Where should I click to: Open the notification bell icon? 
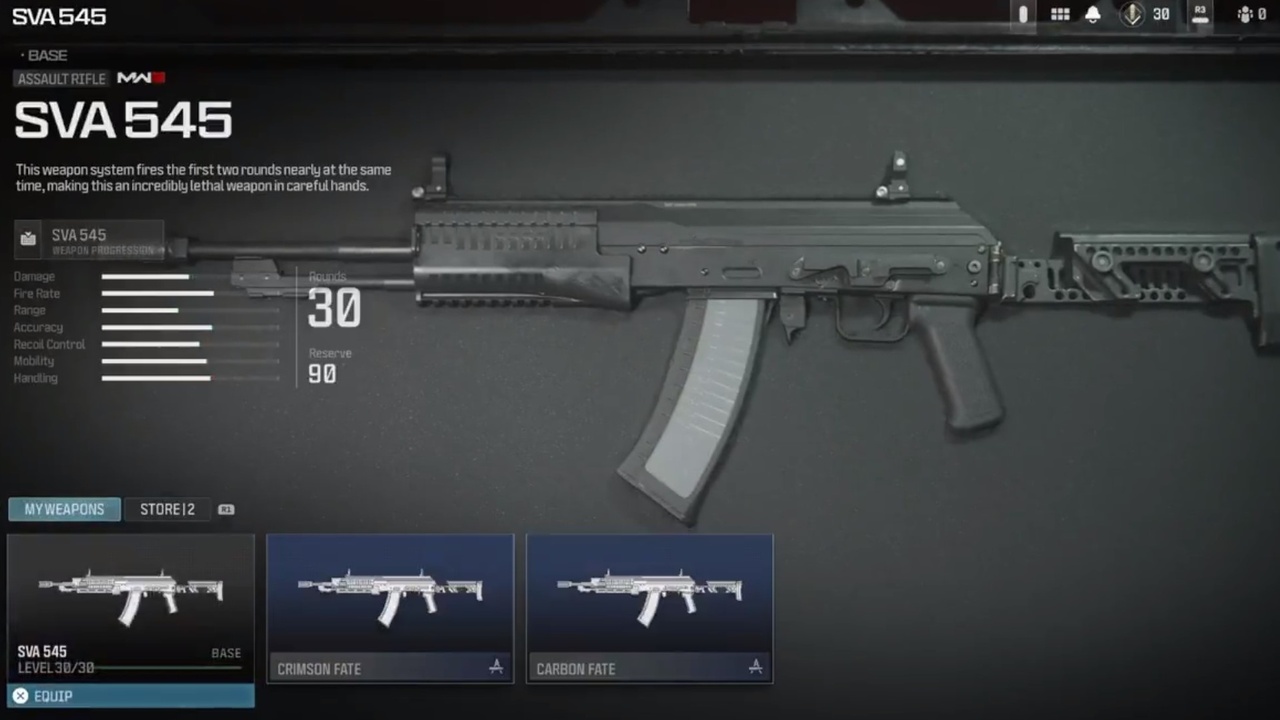click(x=1092, y=14)
